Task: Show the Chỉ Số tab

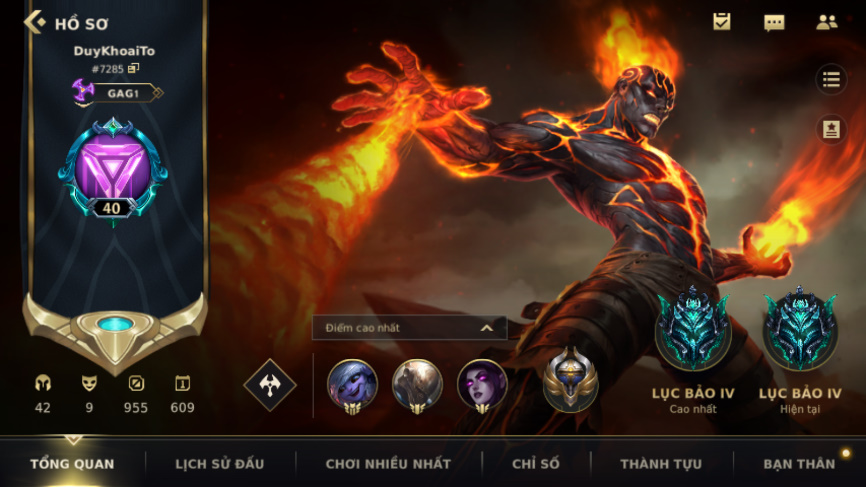Action: pyautogui.click(x=537, y=464)
